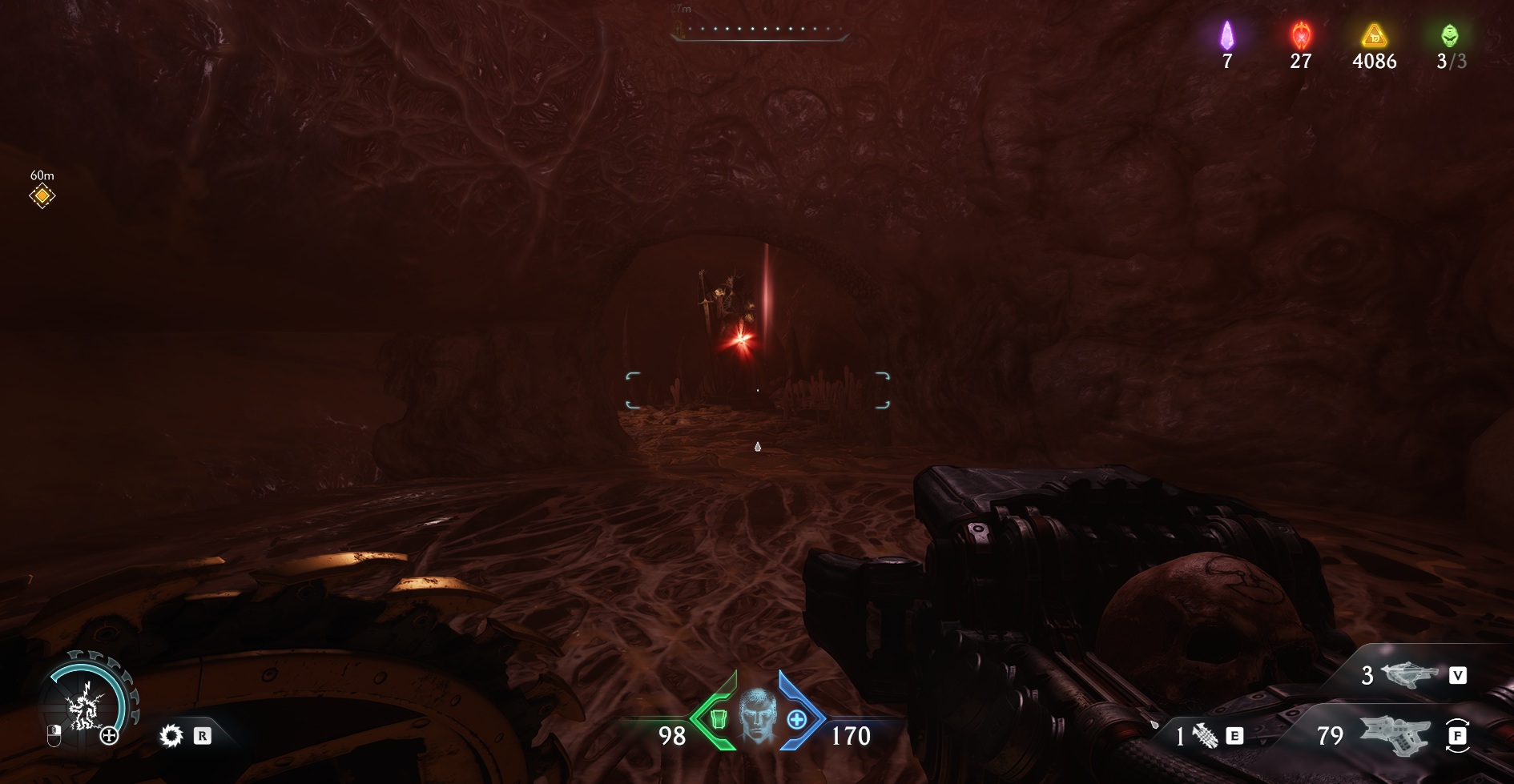1514x784 pixels.
Task: Click the purple crystal currency icon
Action: pyautogui.click(x=1227, y=36)
